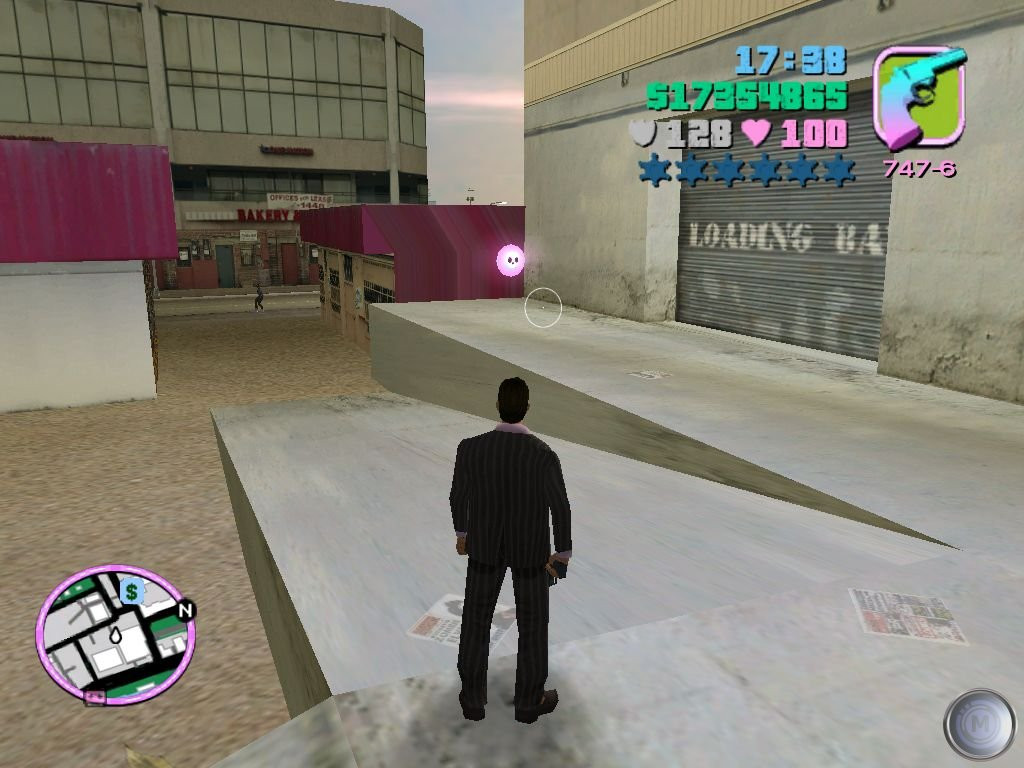Image resolution: width=1024 pixels, height=768 pixels.
Task: Select the dollar sign property marker on radar
Action: (132, 591)
